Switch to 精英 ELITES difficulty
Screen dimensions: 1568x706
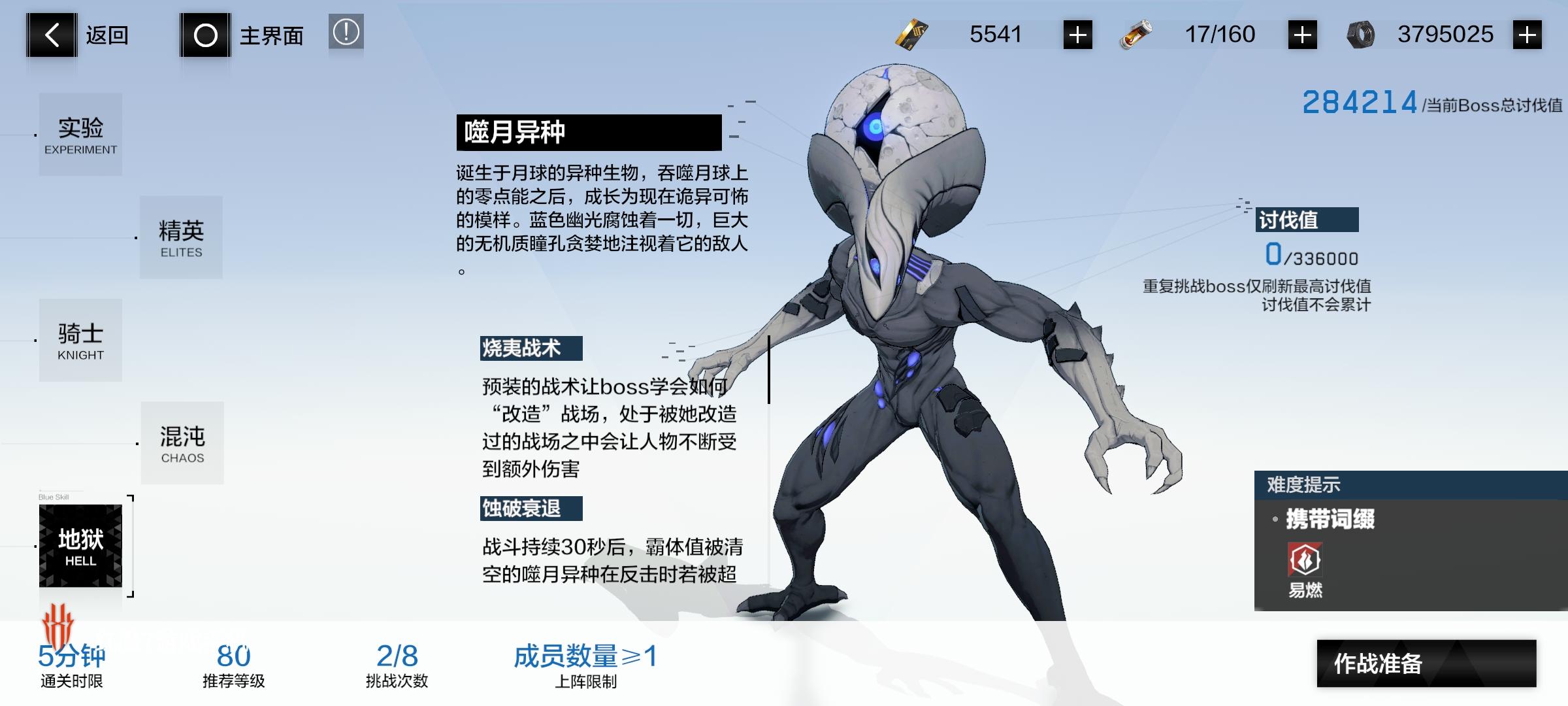pos(181,237)
